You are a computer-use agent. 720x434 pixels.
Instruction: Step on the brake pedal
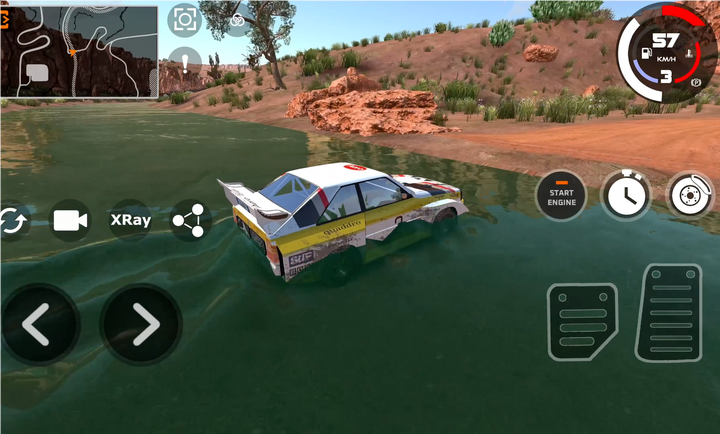click(x=582, y=321)
